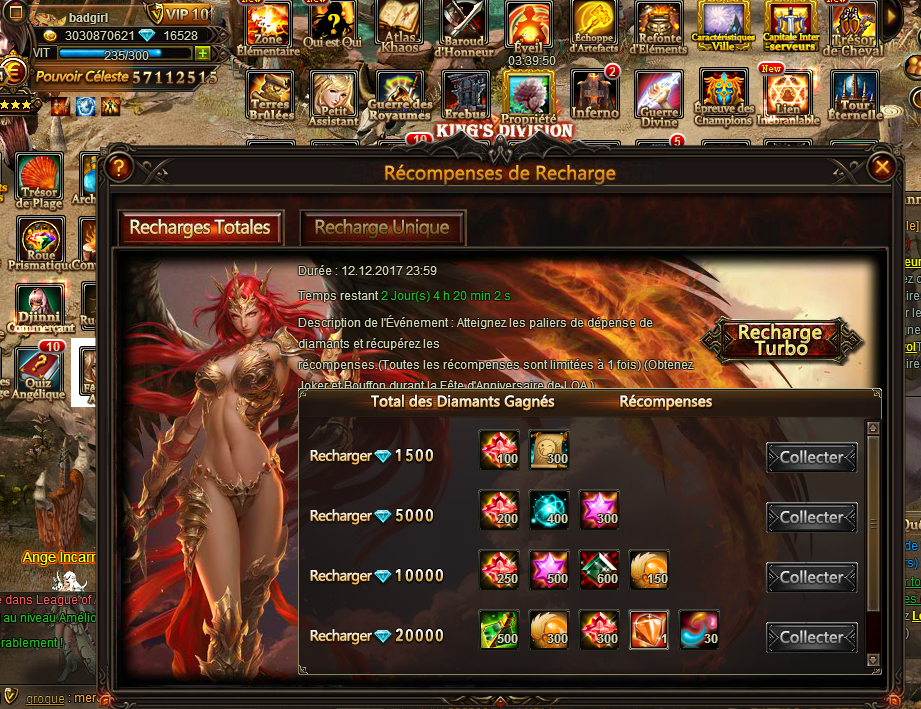The height and width of the screenshot is (709, 921).
Task: Open the Lien Inébranlable icon
Action: click(788, 95)
